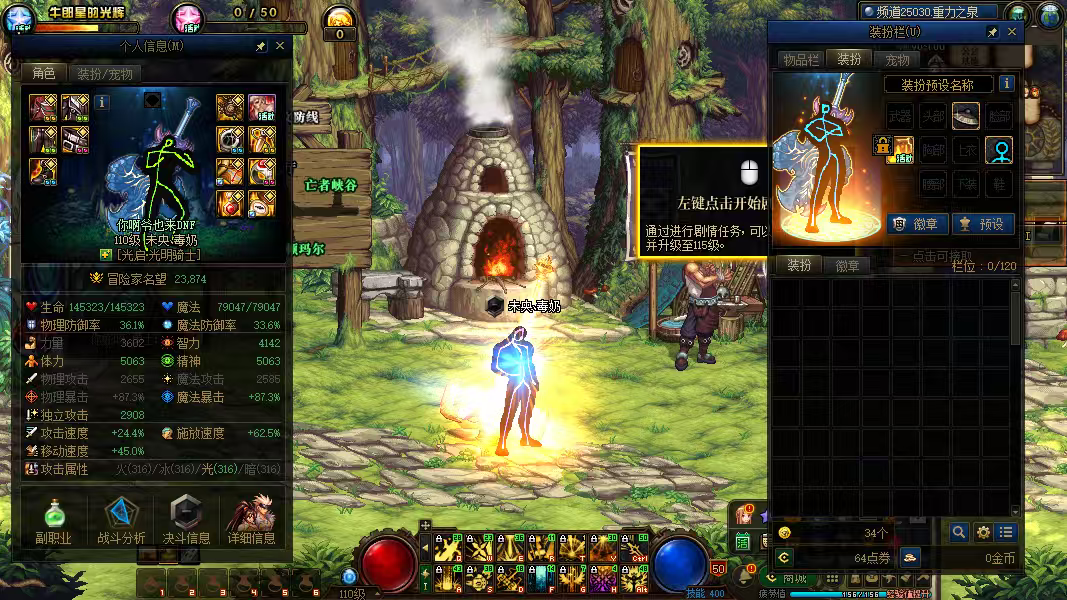Select the hat avatar slot item
Viewport: 1067px width, 600px height.
pos(965,116)
